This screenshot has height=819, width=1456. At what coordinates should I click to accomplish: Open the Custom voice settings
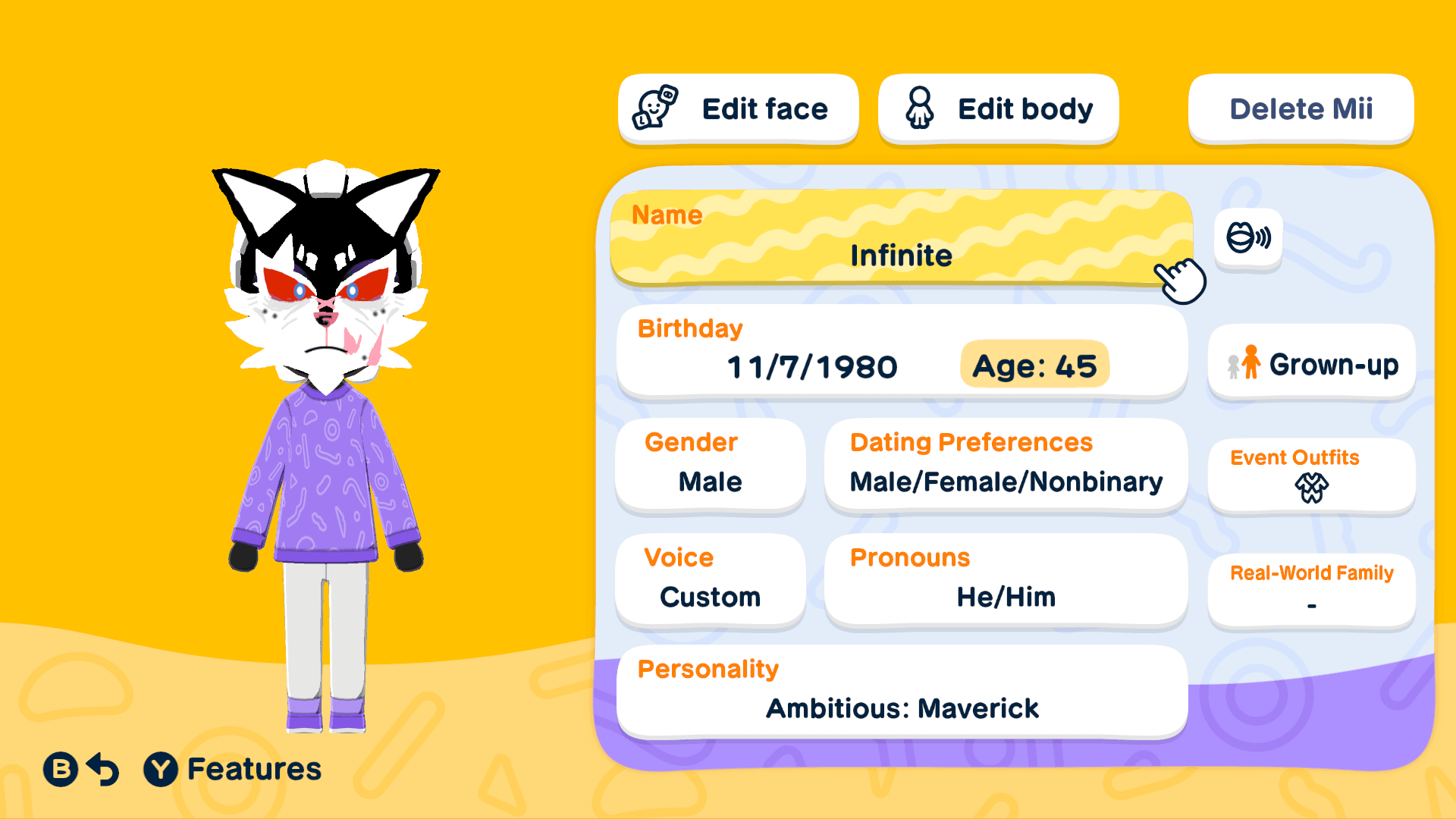709,579
